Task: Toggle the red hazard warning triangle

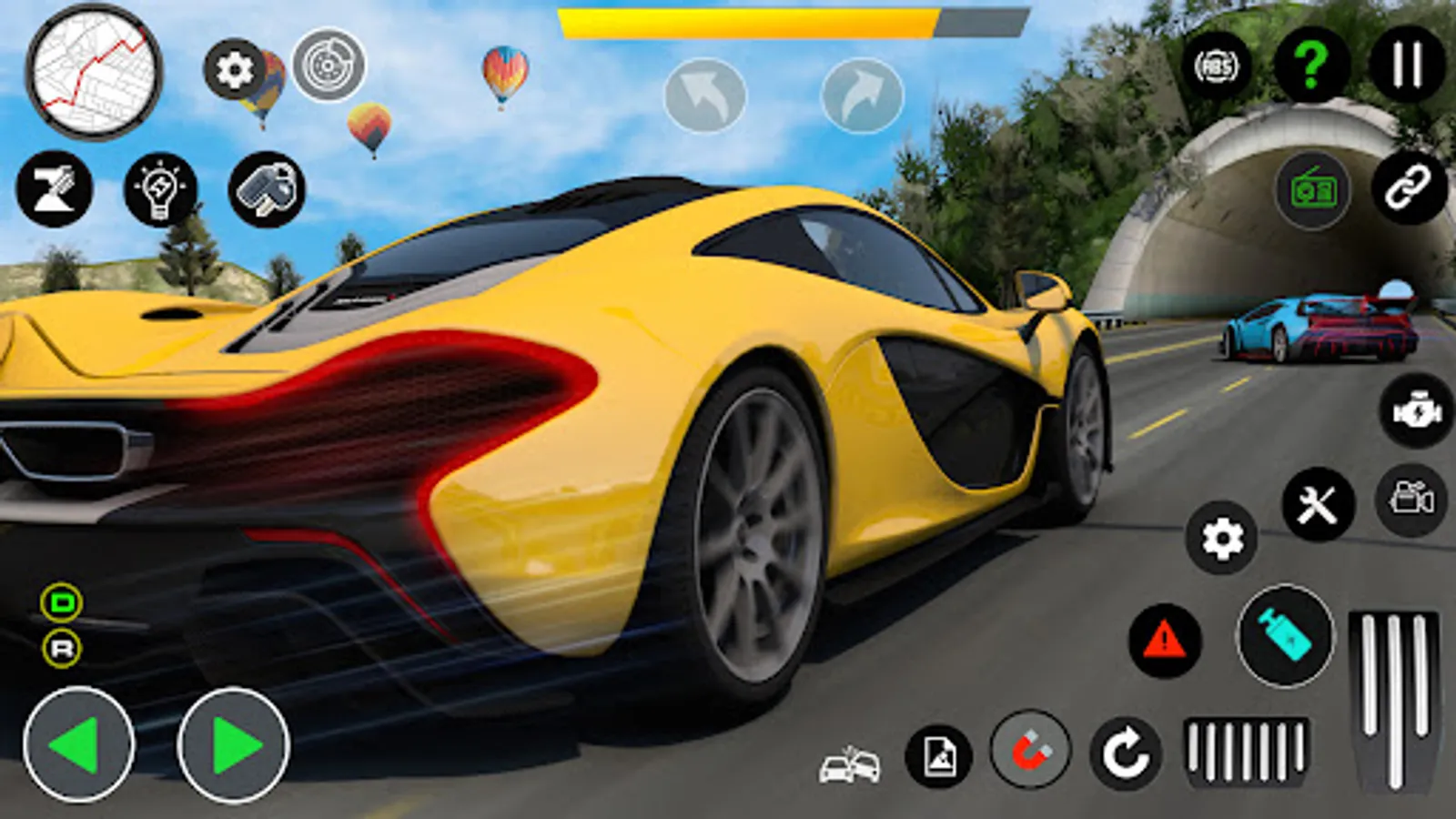Action: [1165, 641]
